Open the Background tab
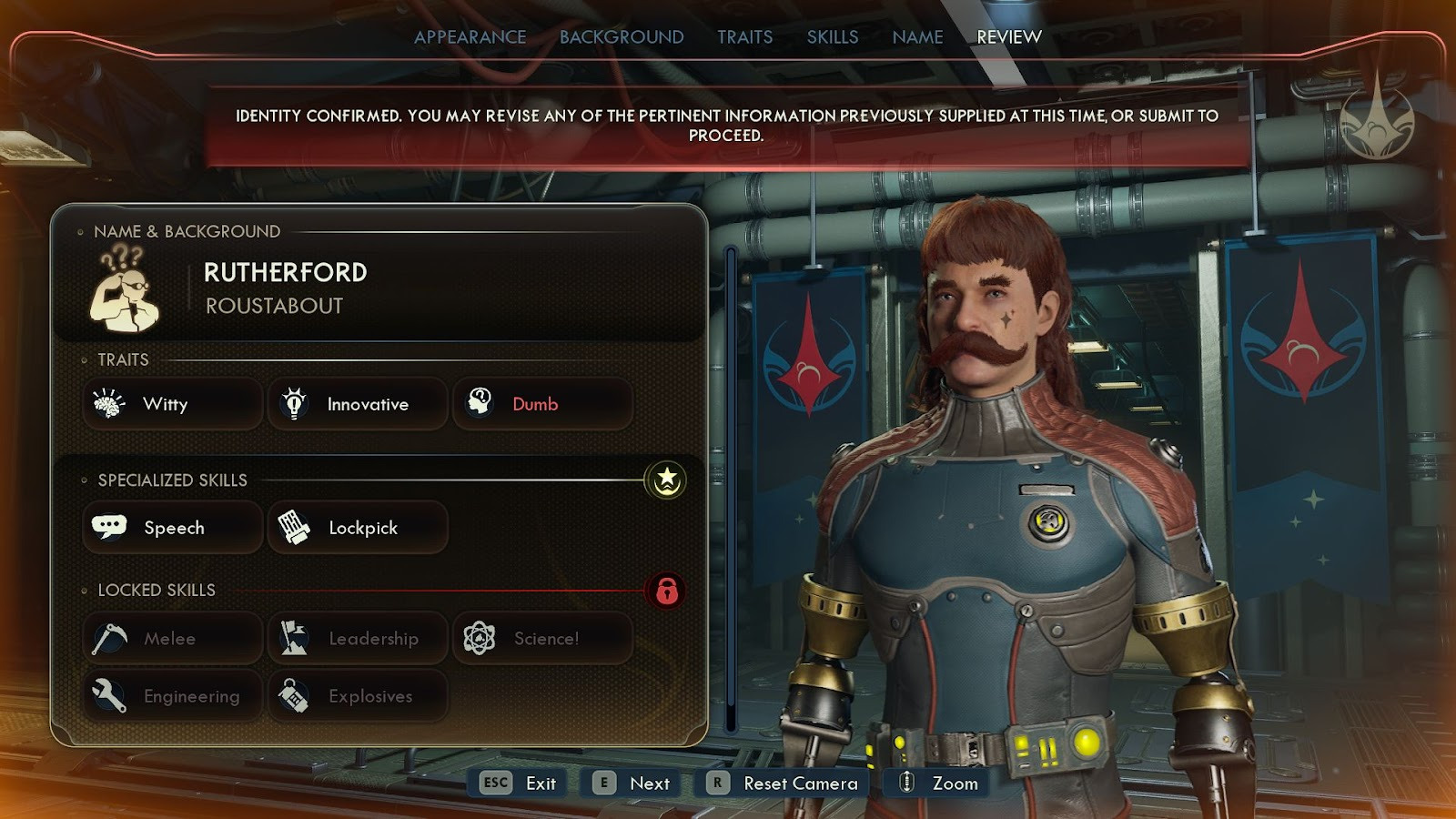 622,37
